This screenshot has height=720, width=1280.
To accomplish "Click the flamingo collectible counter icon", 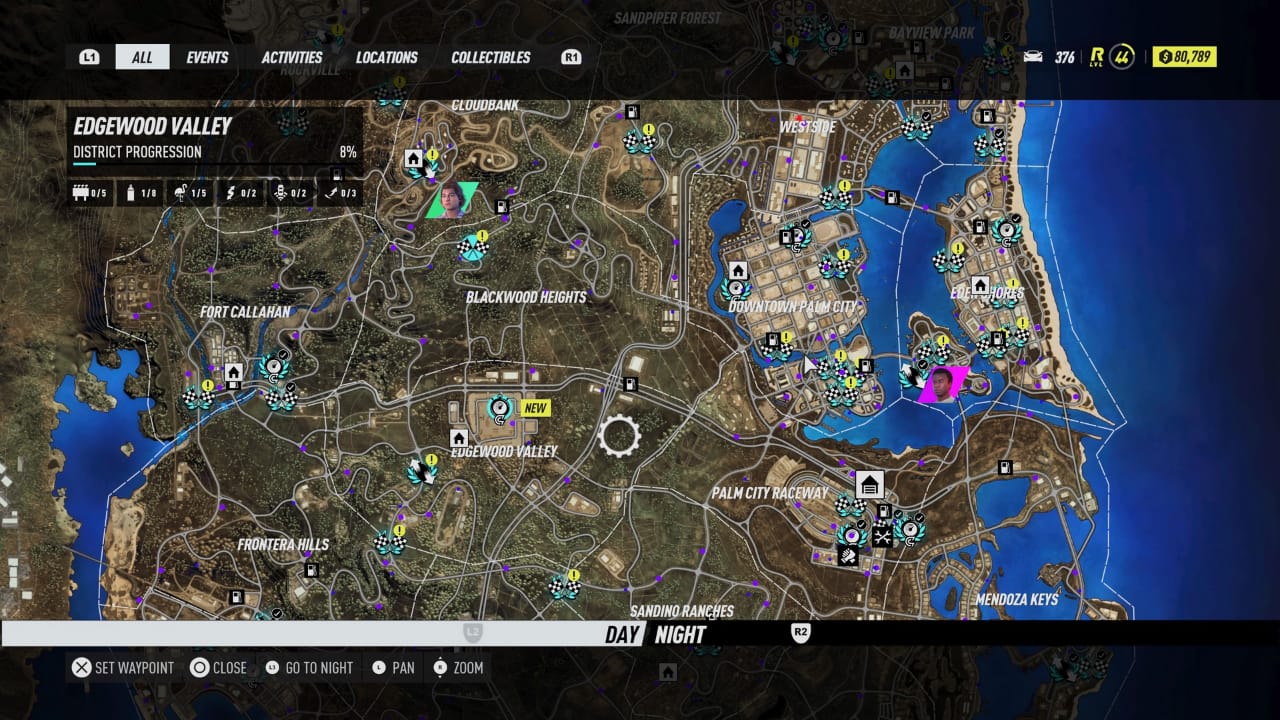I will coord(181,192).
